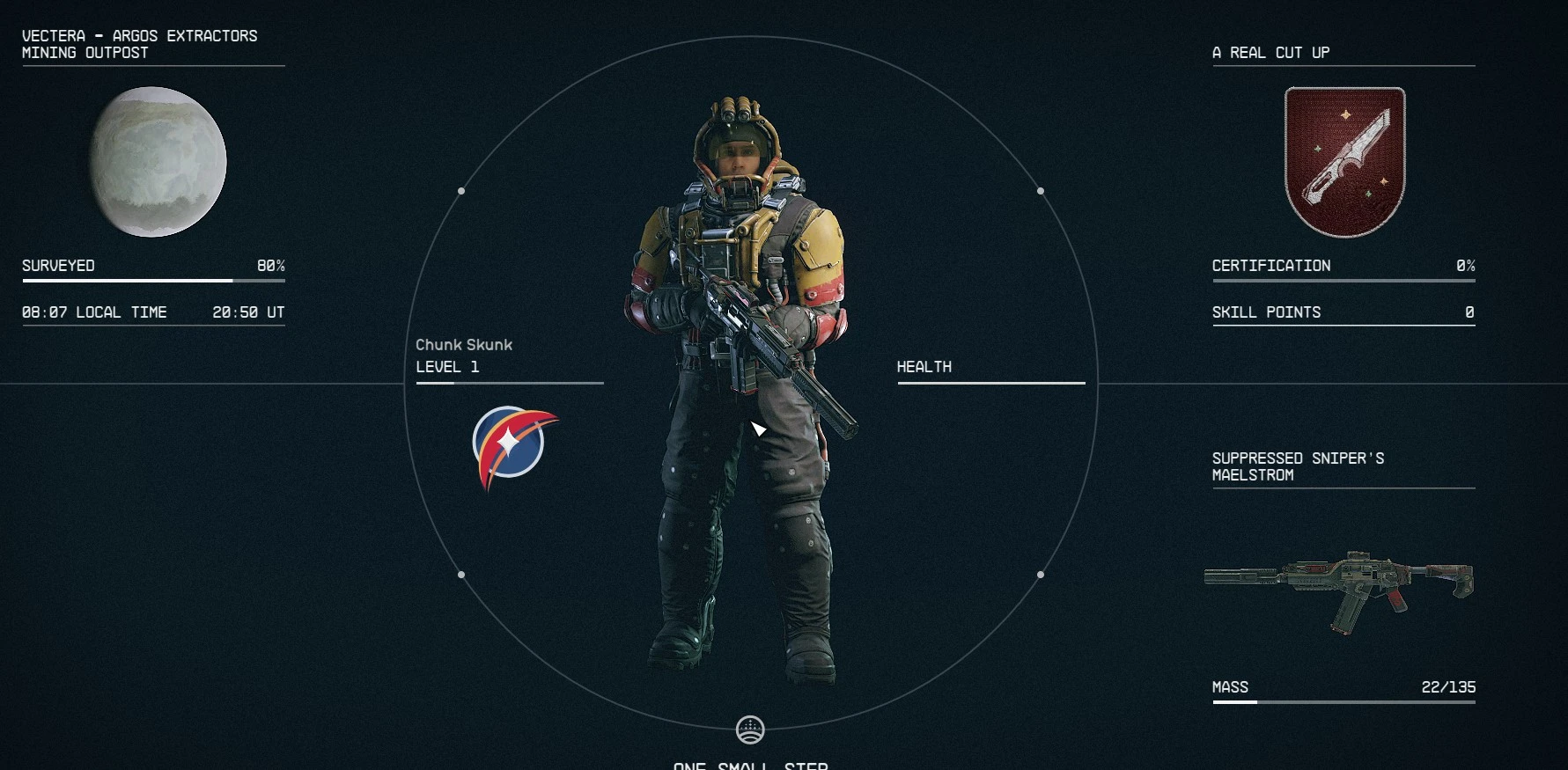Choose the Vectera Argos Extractors location header
Image resolution: width=1568 pixels, height=770 pixels.
point(139,44)
